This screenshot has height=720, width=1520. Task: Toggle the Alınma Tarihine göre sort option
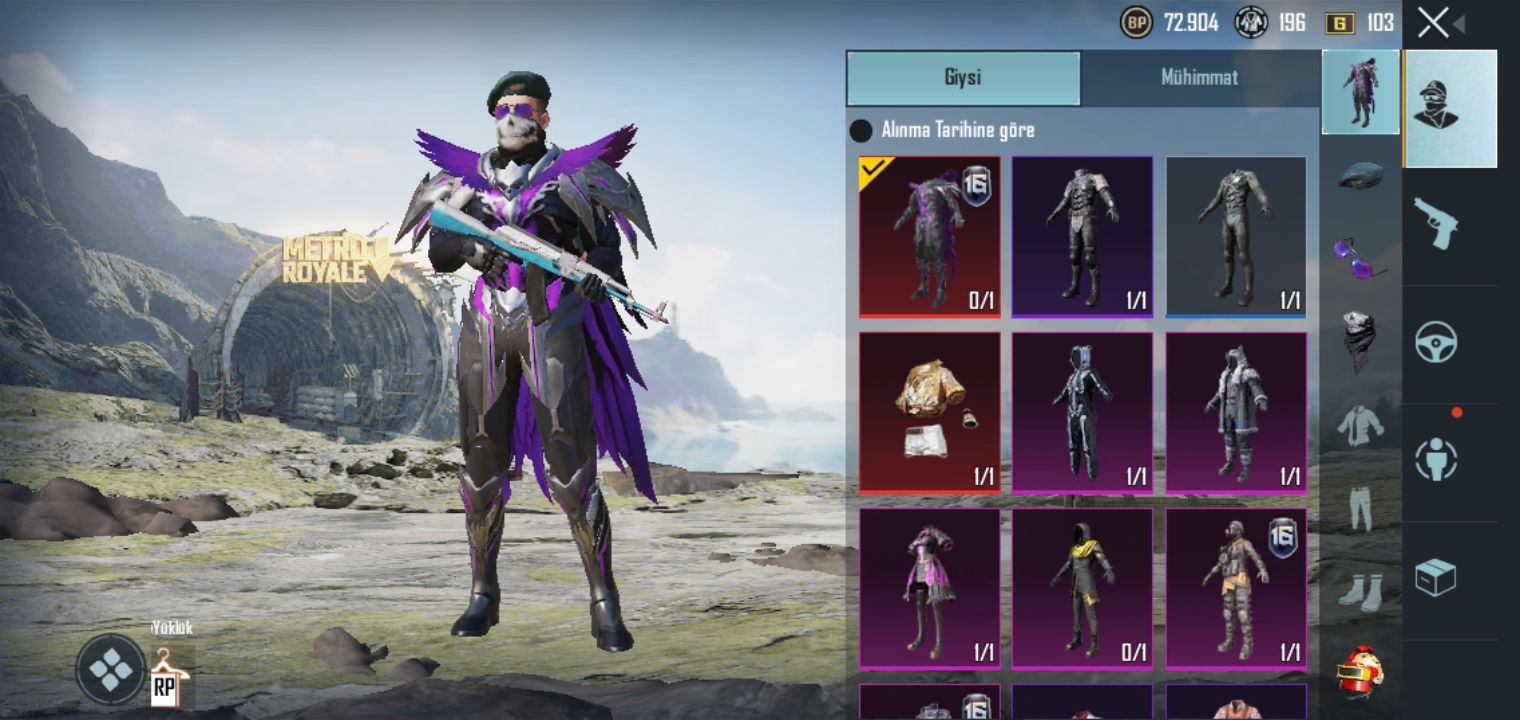(x=861, y=131)
